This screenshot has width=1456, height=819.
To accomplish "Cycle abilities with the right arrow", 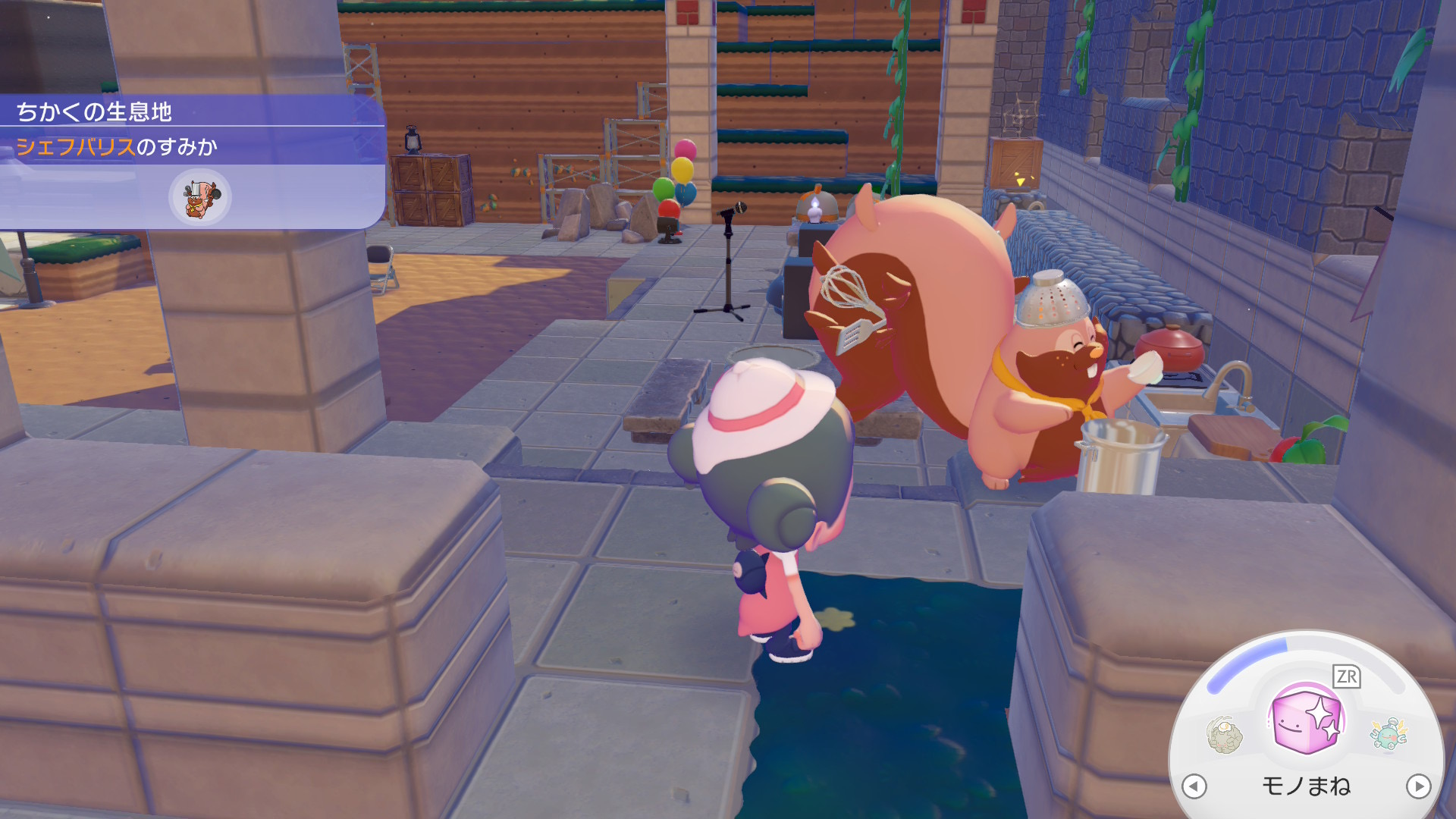I will click(x=1418, y=786).
